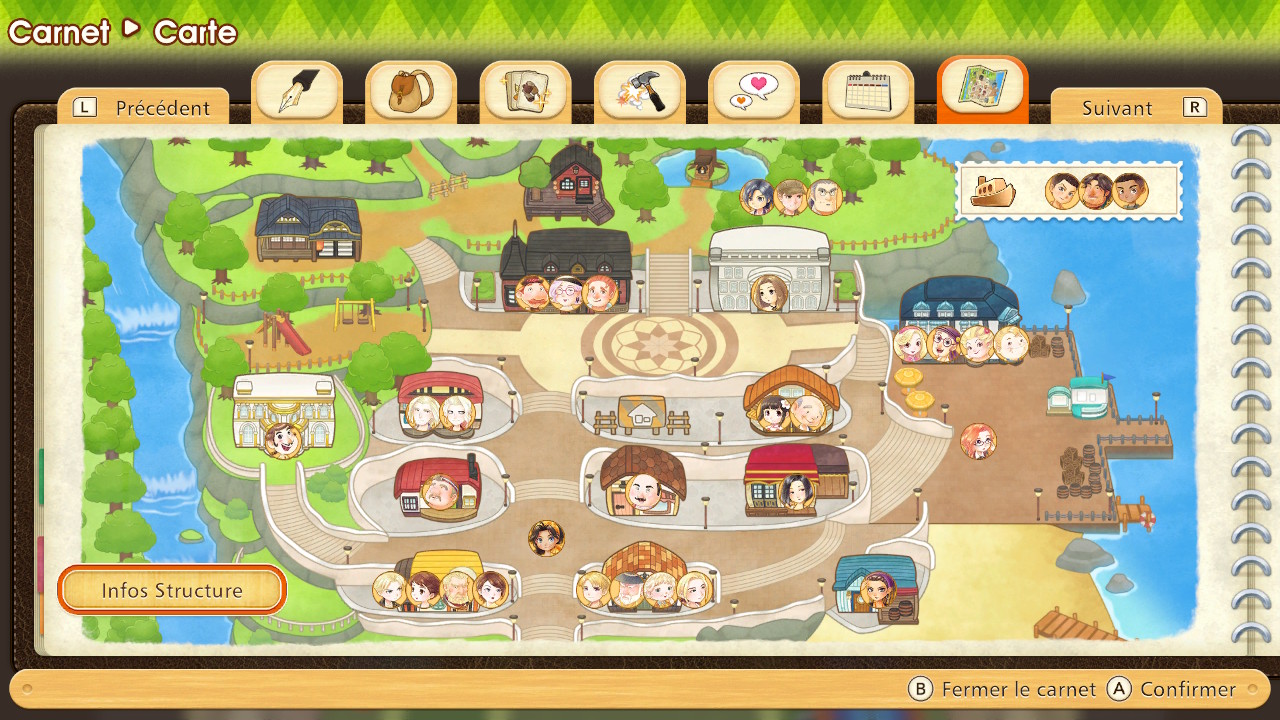1280x720 pixels.
Task: Choose Fermer le carnet
Action: click(1003, 689)
